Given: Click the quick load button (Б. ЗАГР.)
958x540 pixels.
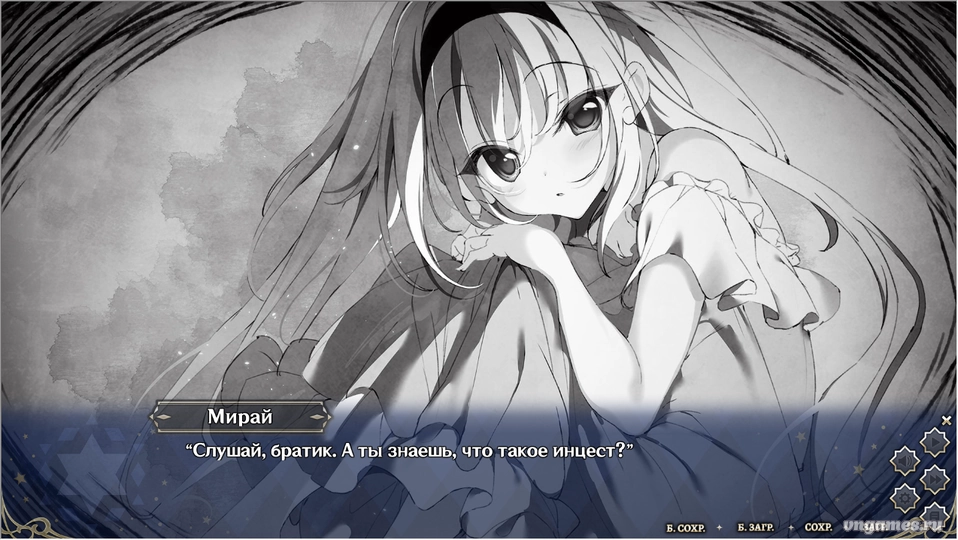Looking at the screenshot, I should coord(756,526).
